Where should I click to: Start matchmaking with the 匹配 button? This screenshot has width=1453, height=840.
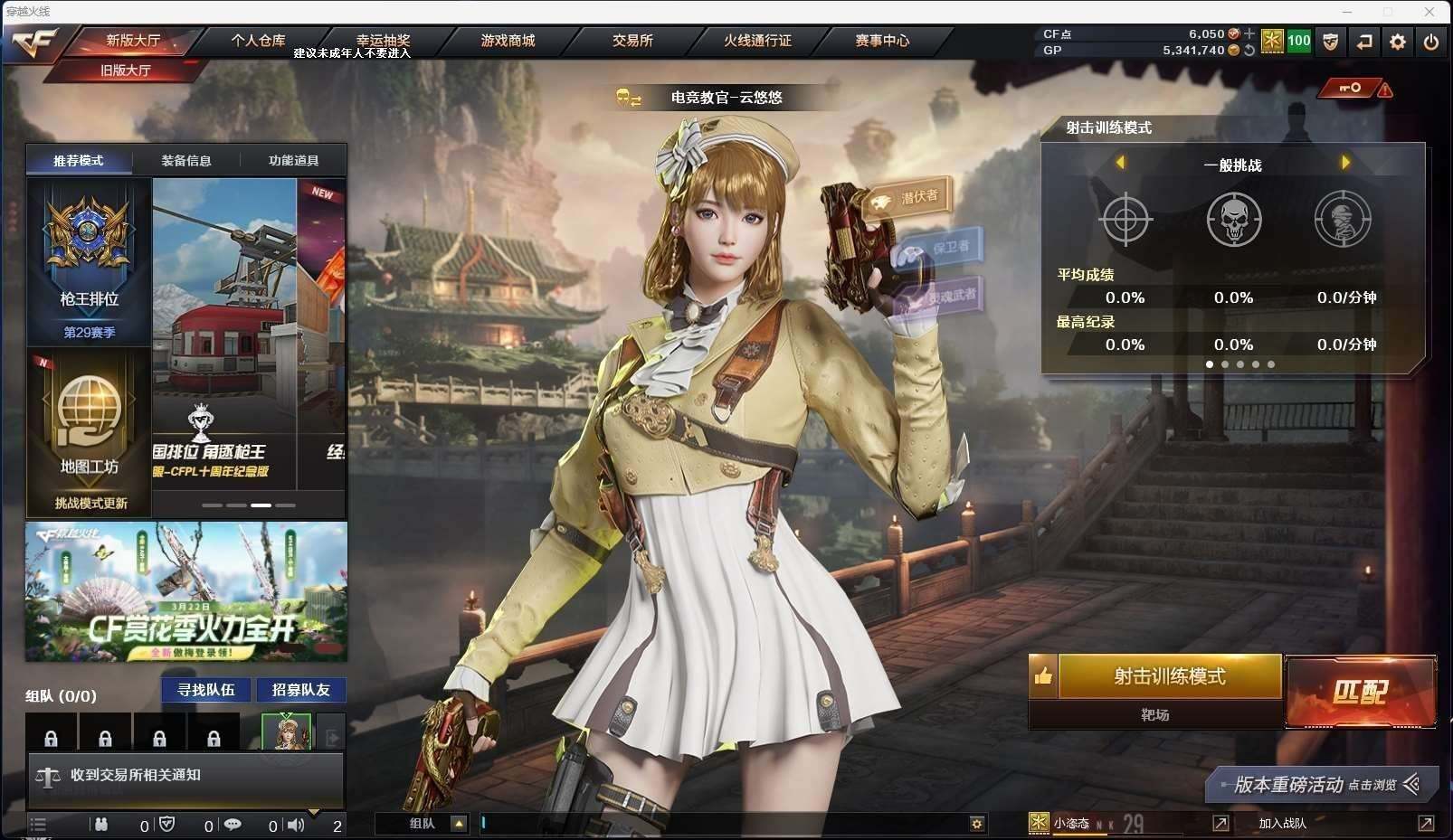(x=1360, y=692)
